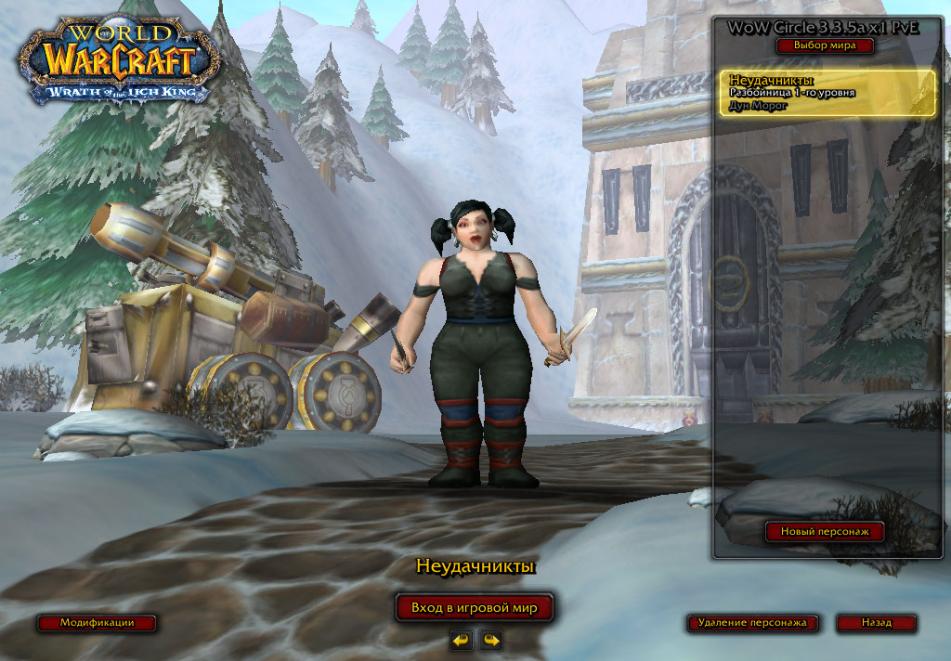Select the 'Неудачникты' character entry
951x661 pixels.
tap(825, 93)
